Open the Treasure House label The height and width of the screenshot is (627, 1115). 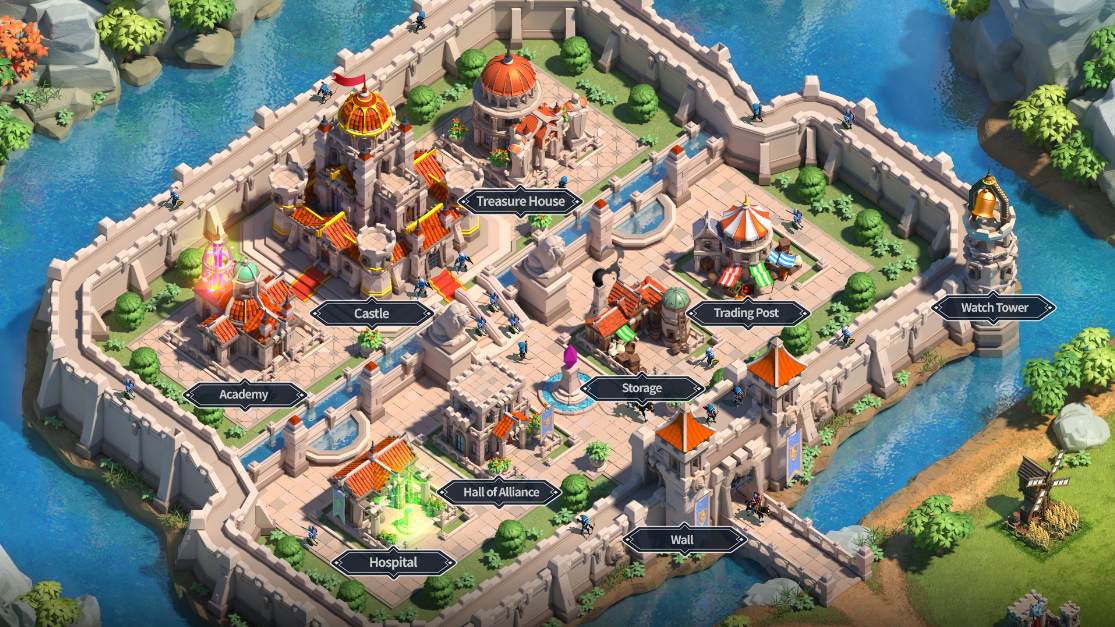tap(519, 201)
